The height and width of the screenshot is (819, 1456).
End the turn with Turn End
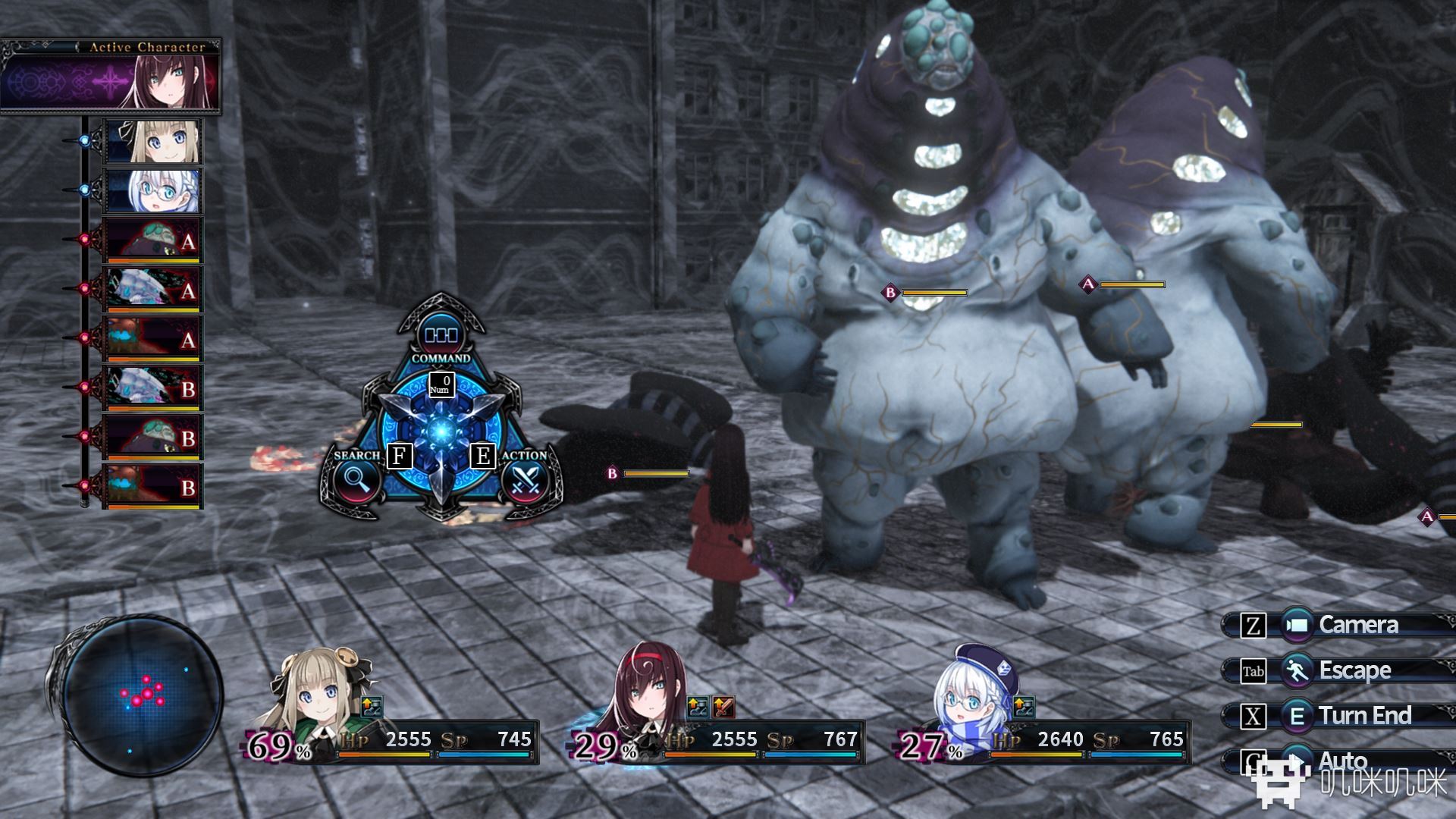tap(1339, 716)
